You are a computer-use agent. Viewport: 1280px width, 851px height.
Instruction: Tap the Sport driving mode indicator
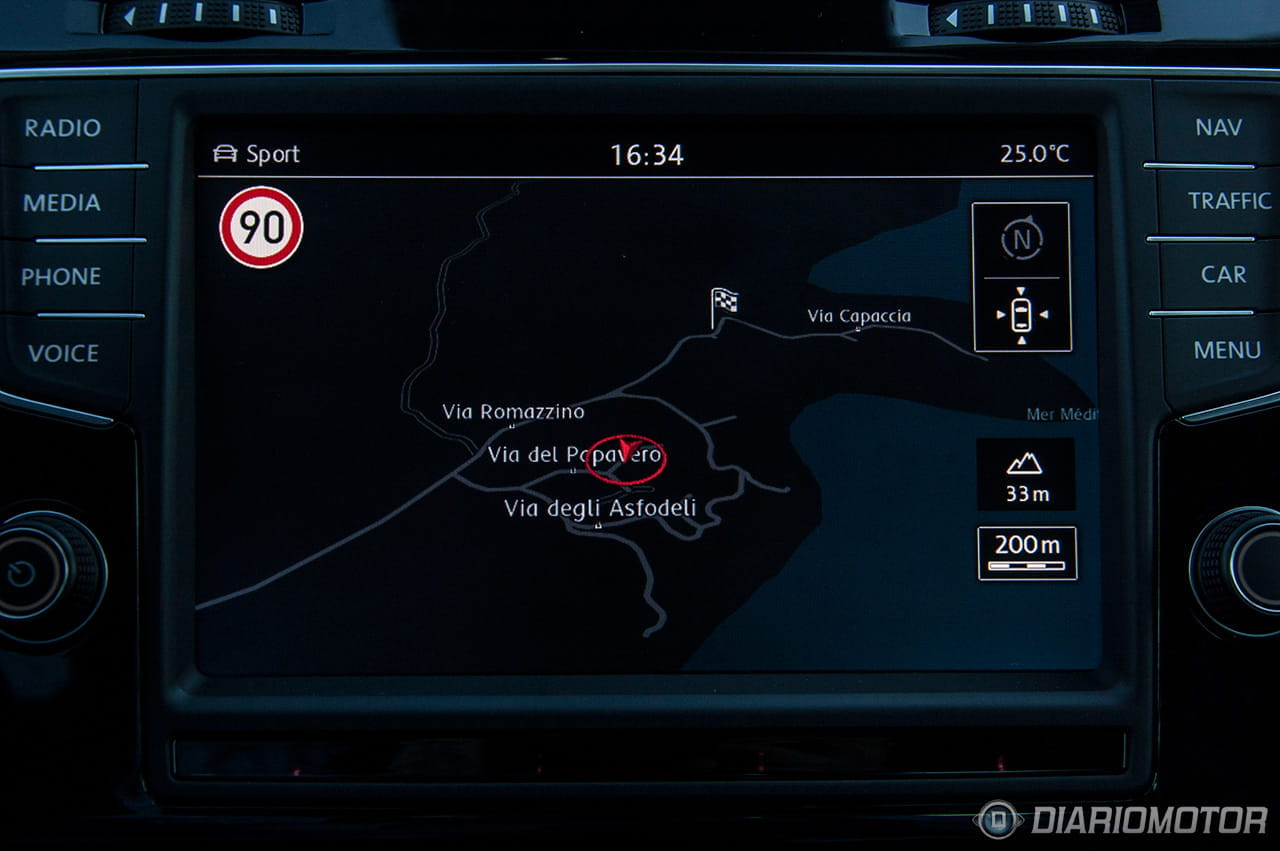click(x=257, y=154)
